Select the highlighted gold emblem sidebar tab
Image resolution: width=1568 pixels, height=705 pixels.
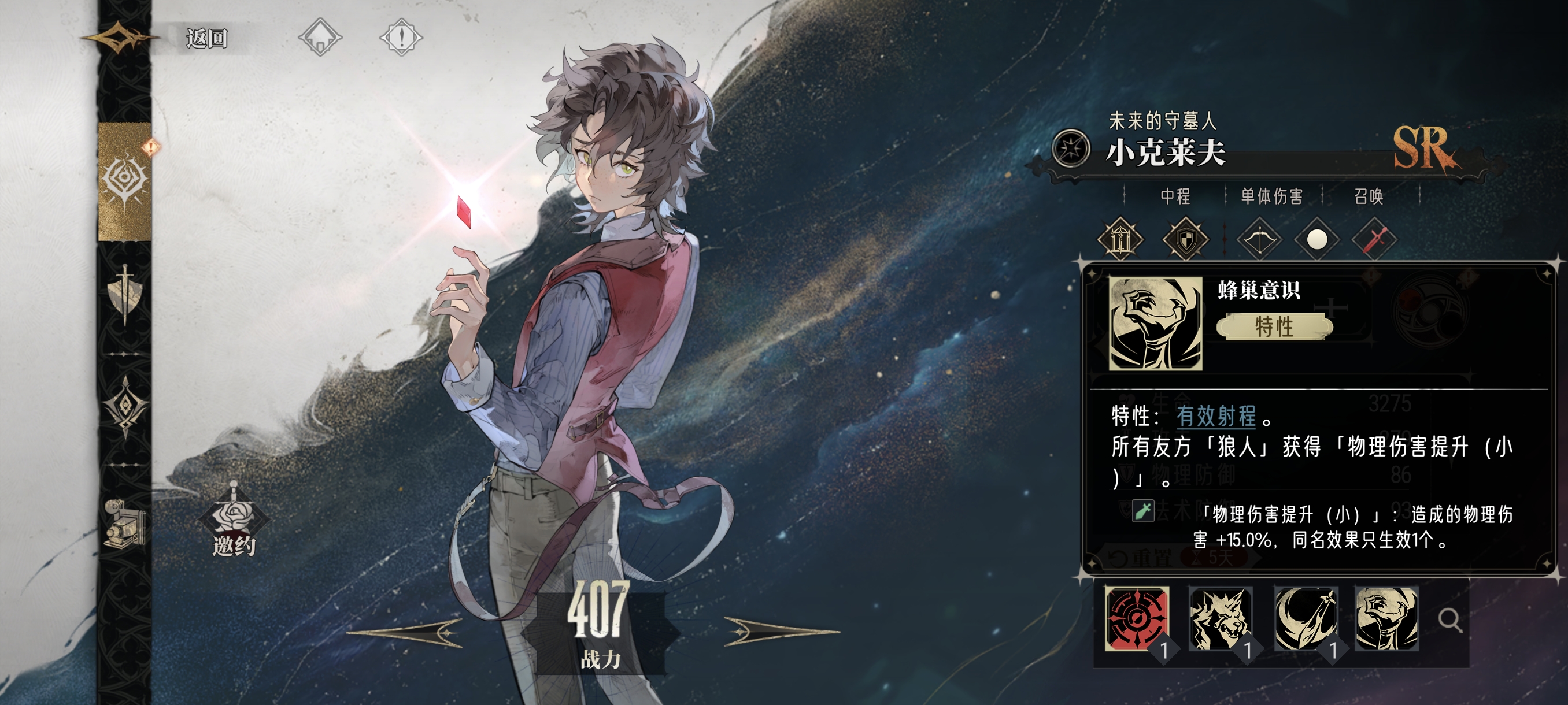125,181
